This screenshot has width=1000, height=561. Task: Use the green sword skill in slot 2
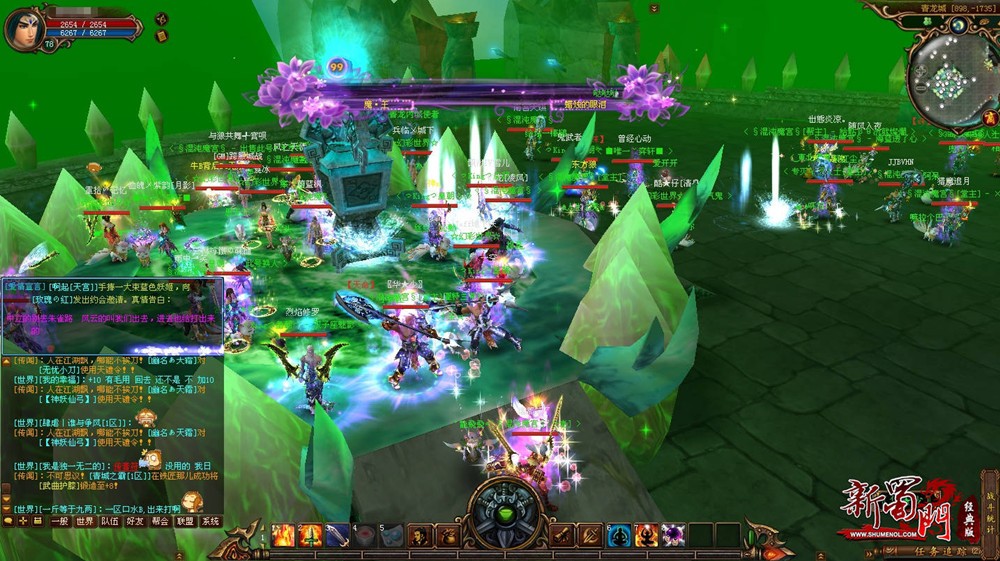click(311, 535)
